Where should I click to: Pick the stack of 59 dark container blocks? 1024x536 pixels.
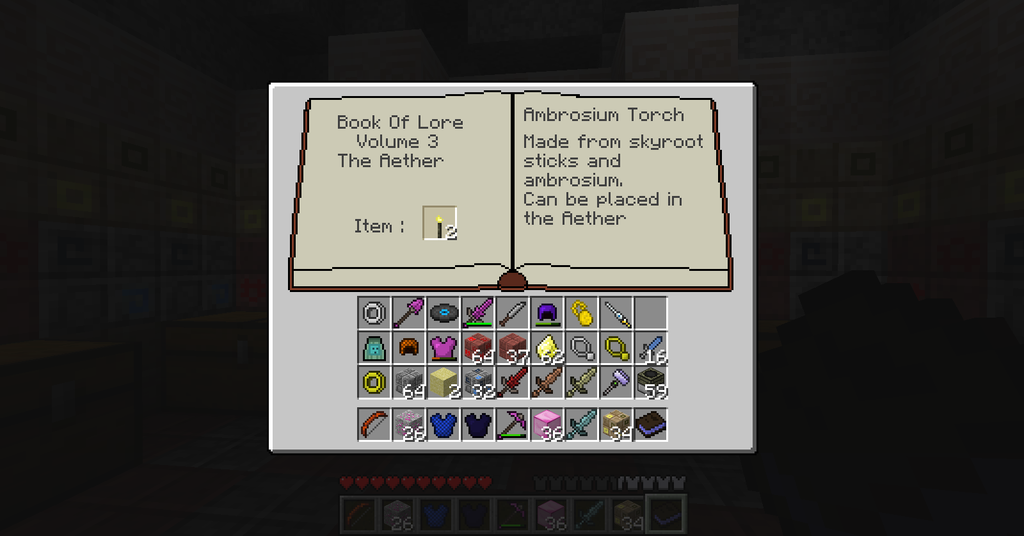click(x=650, y=382)
